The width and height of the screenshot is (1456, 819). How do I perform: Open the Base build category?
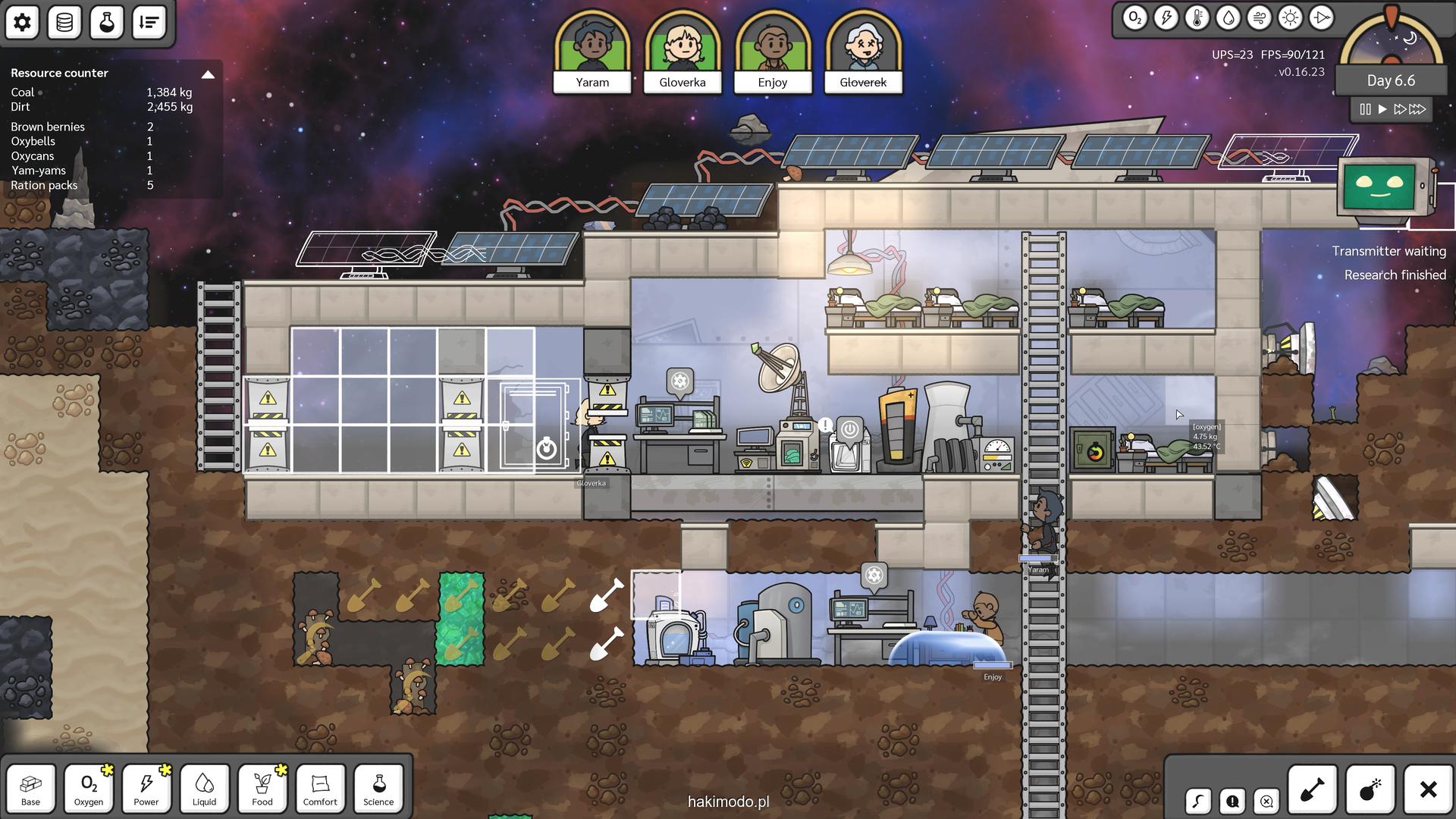[30, 788]
